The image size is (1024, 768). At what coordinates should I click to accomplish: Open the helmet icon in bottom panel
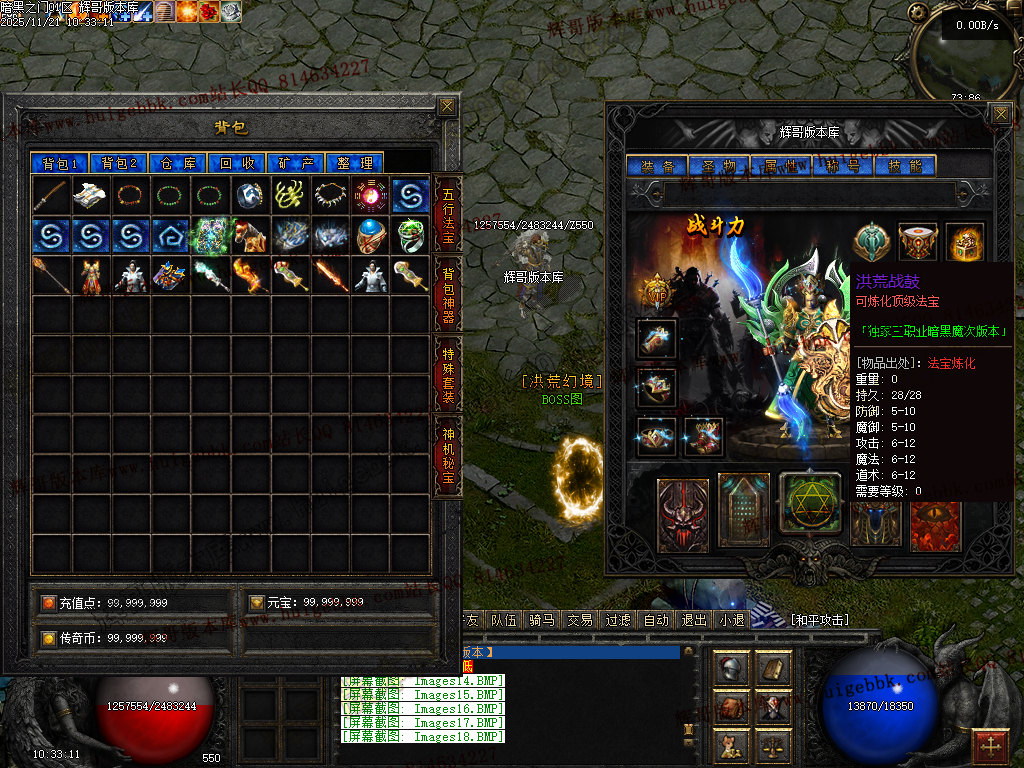coord(731,669)
